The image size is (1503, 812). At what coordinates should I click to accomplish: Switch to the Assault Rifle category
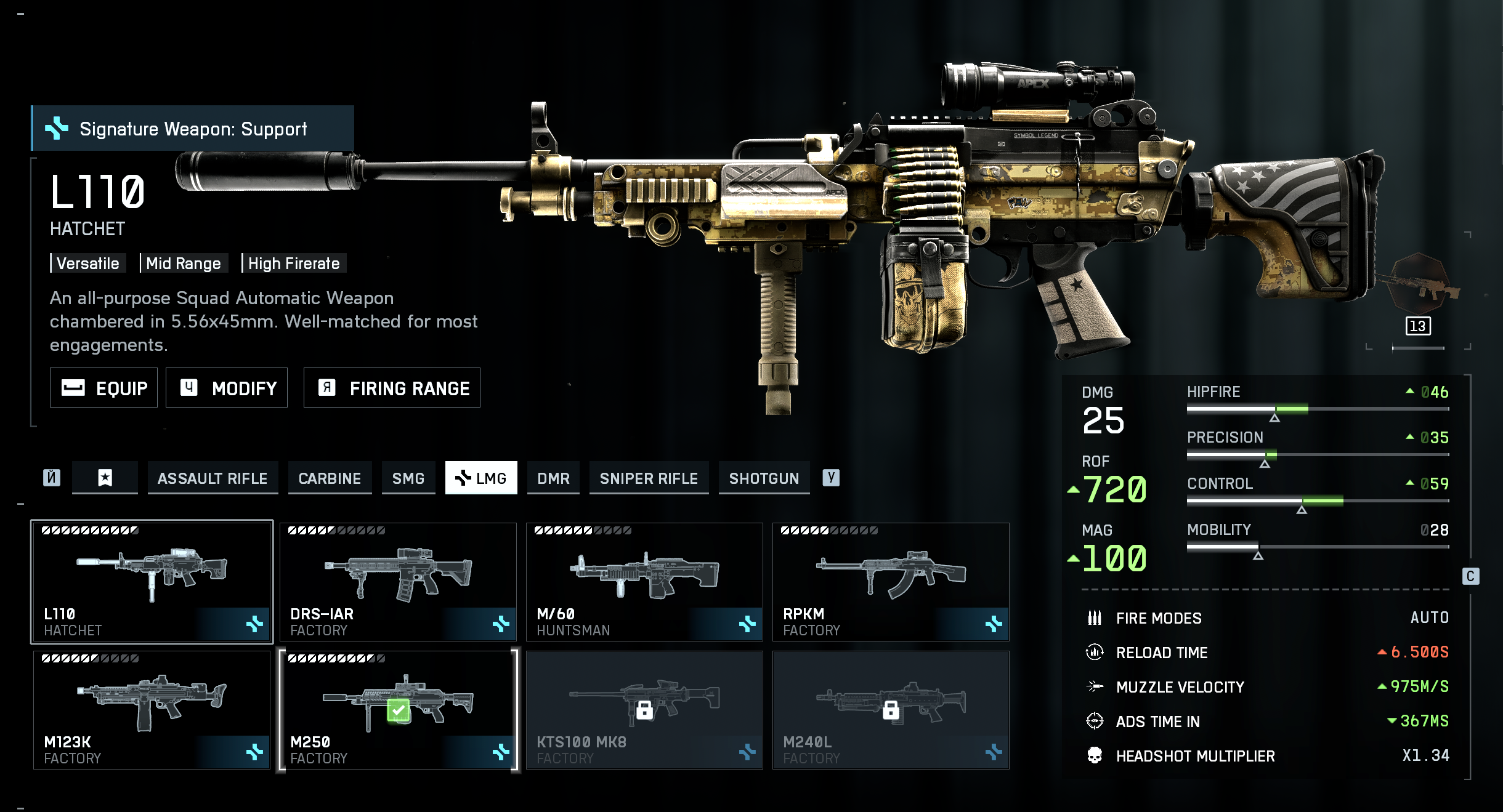(213, 478)
